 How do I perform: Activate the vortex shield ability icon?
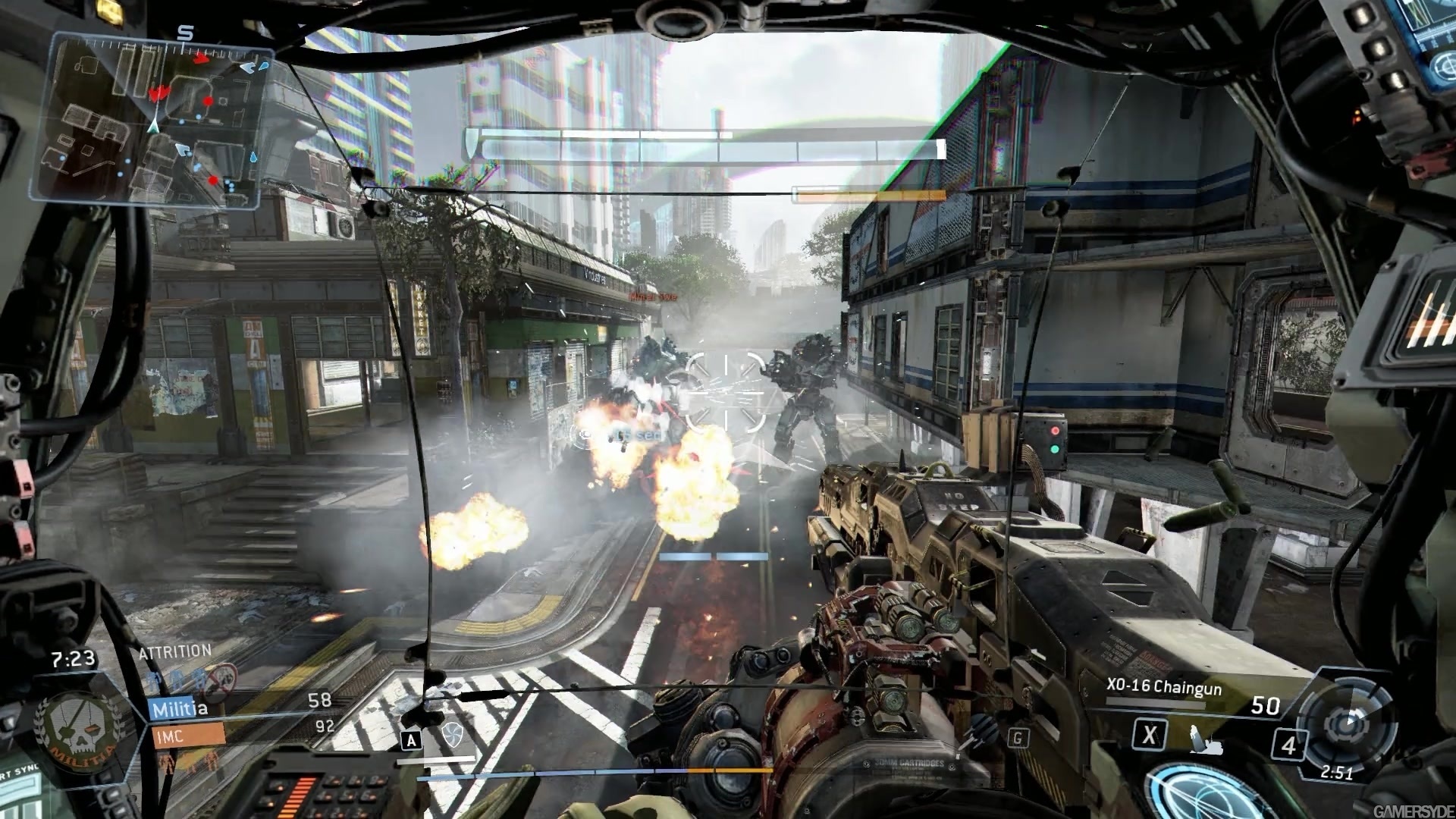[x=452, y=735]
